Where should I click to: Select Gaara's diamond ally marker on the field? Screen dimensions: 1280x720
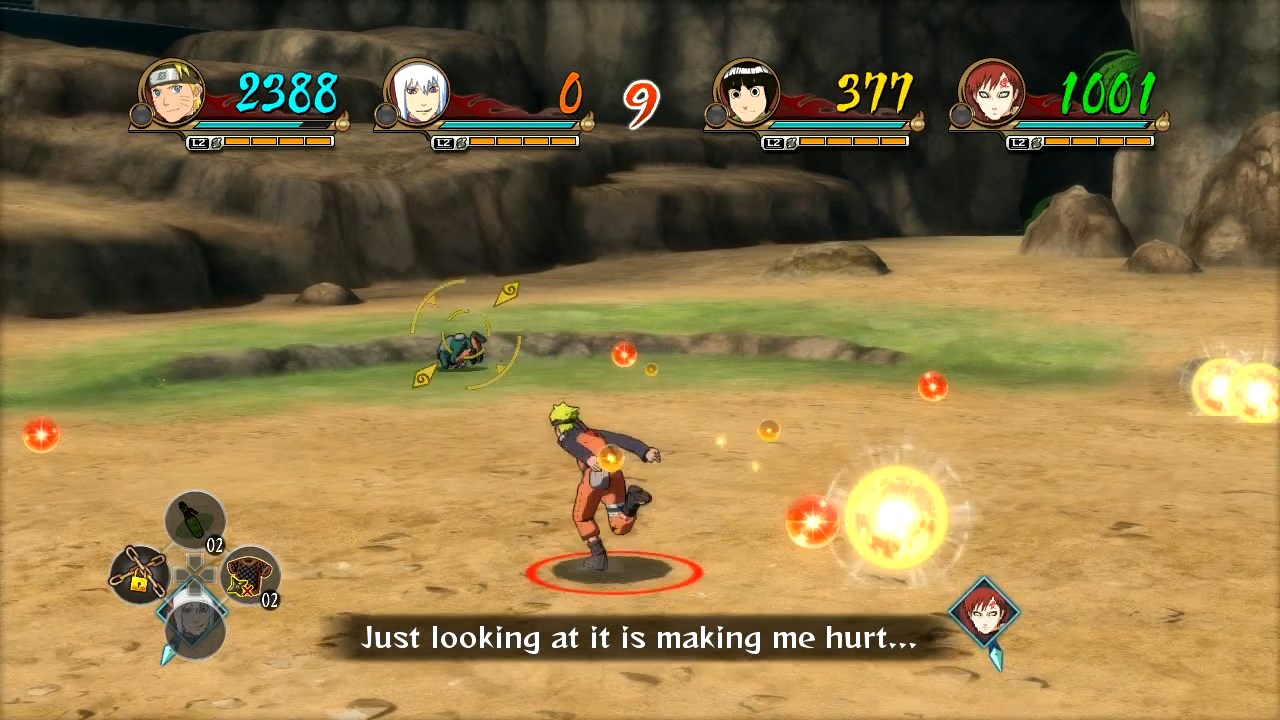985,612
